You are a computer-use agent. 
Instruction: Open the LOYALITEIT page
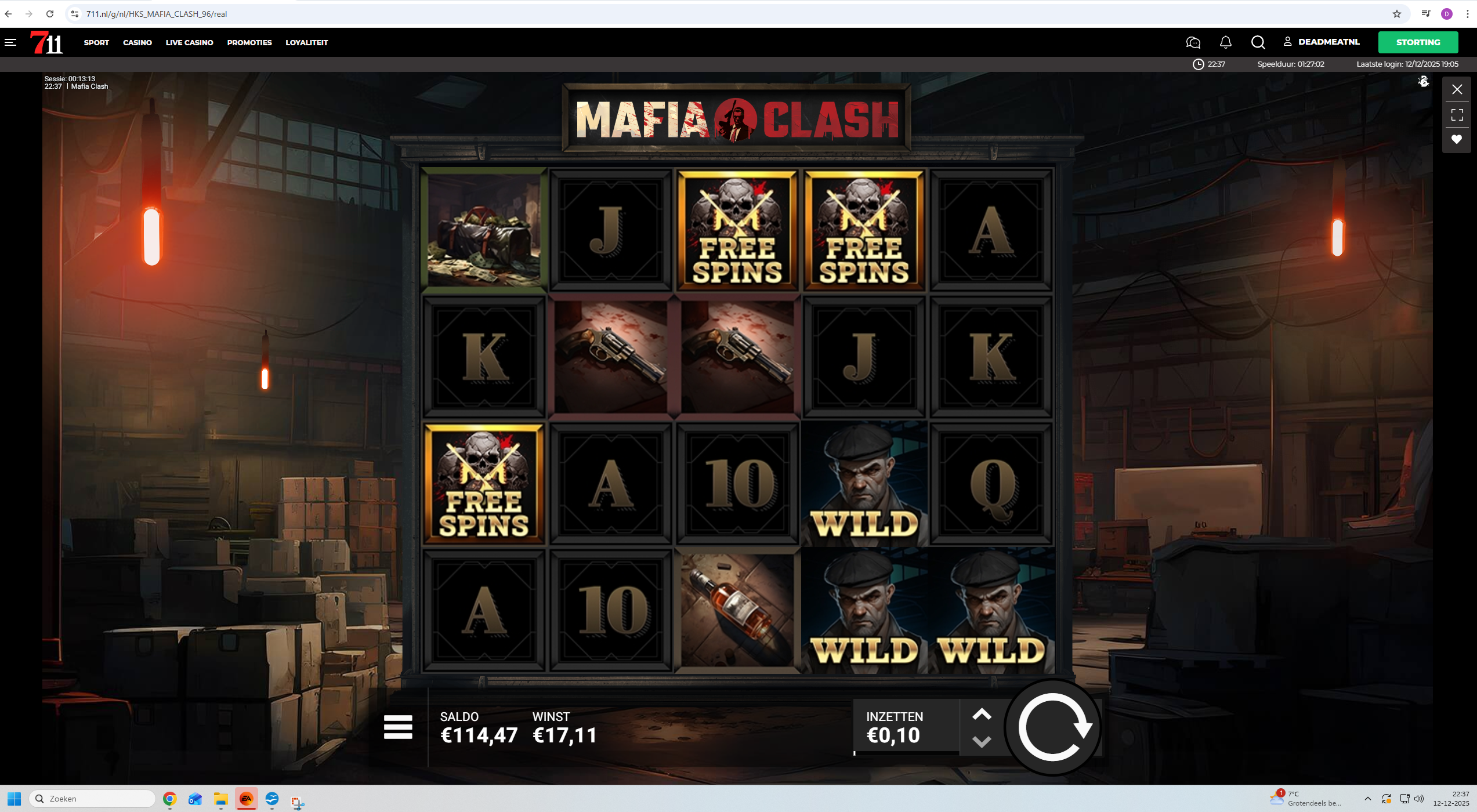pos(306,42)
